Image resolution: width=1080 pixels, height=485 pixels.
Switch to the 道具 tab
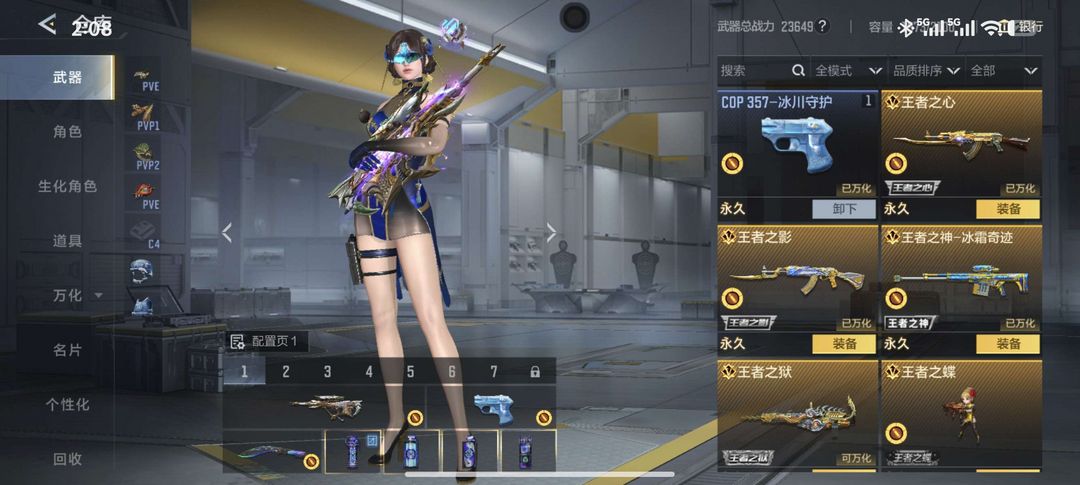(66, 241)
